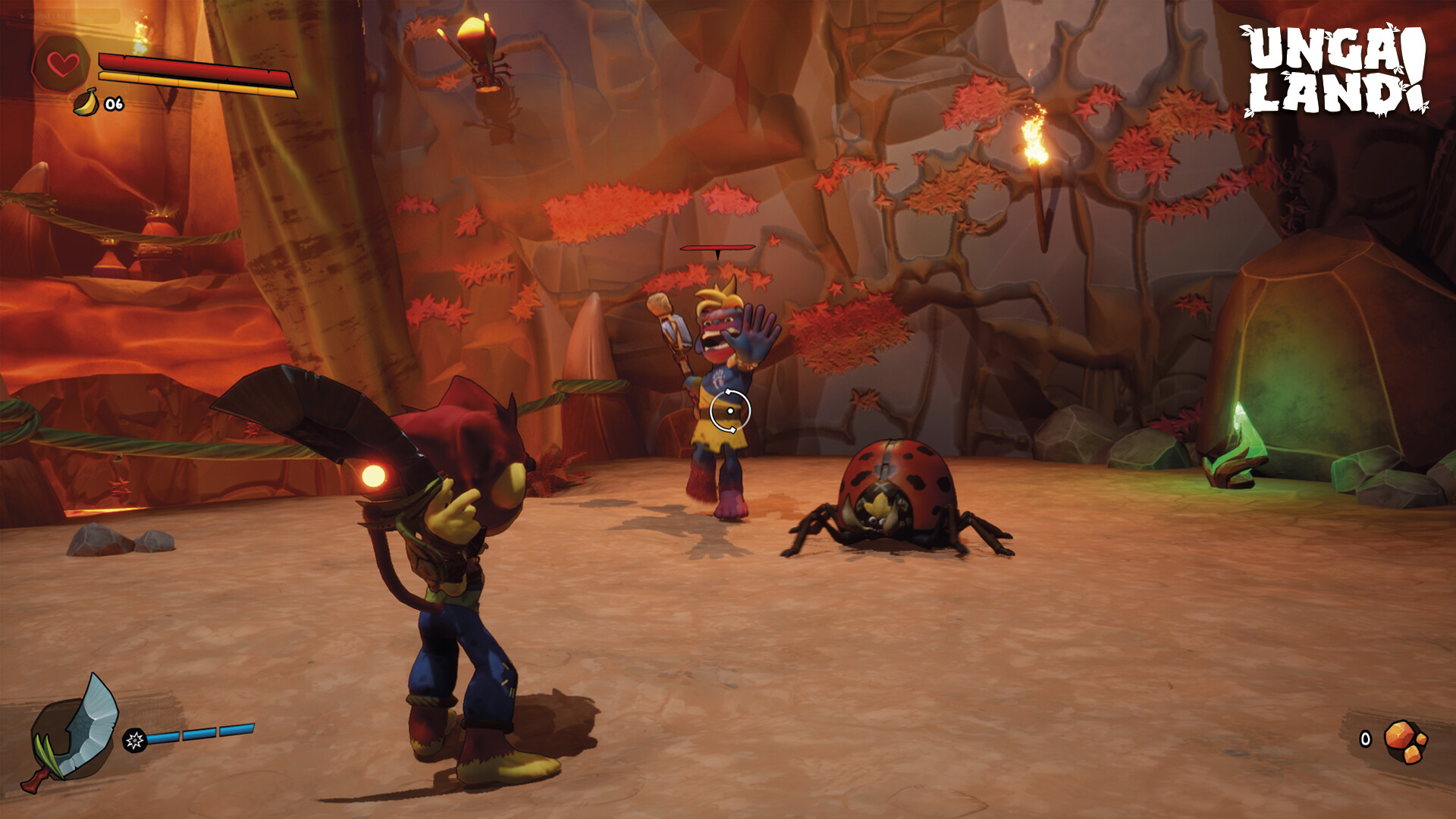Click the spiky special ability icon
The image size is (1456, 819).
[x=135, y=739]
